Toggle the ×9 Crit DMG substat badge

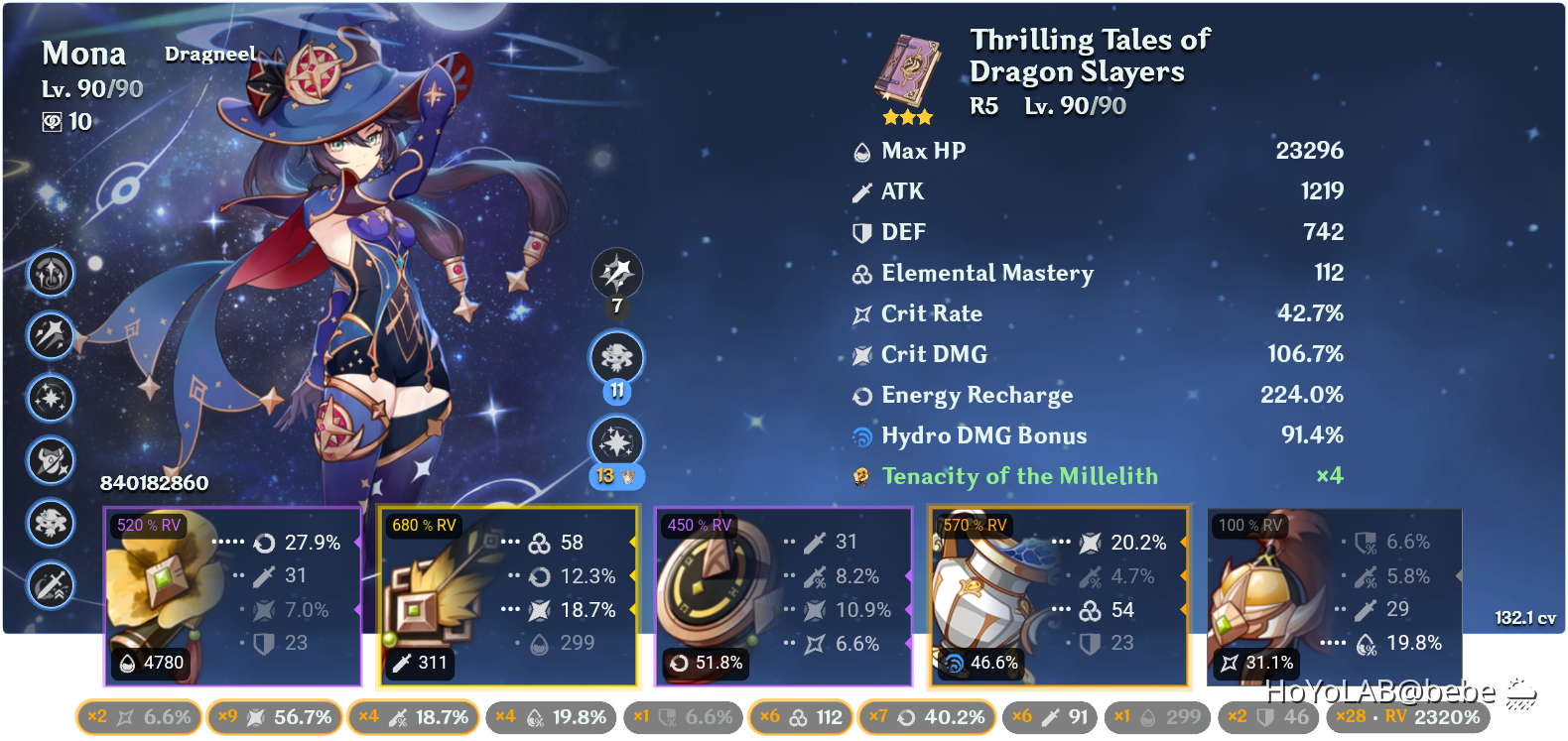click(x=275, y=716)
